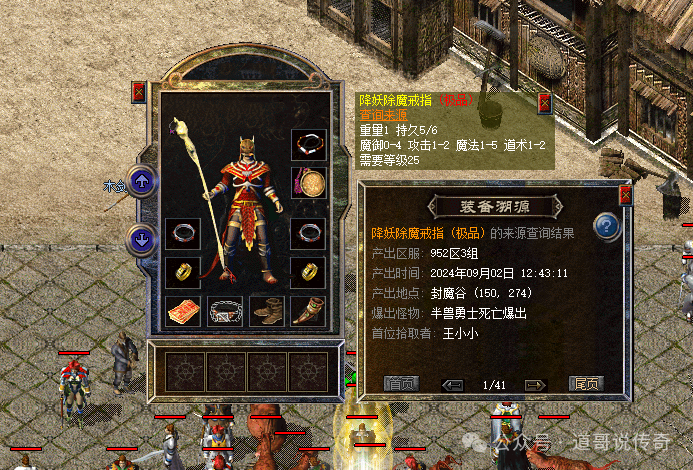Select the left gold ring slot
The height and width of the screenshot is (470, 693).
[183, 272]
